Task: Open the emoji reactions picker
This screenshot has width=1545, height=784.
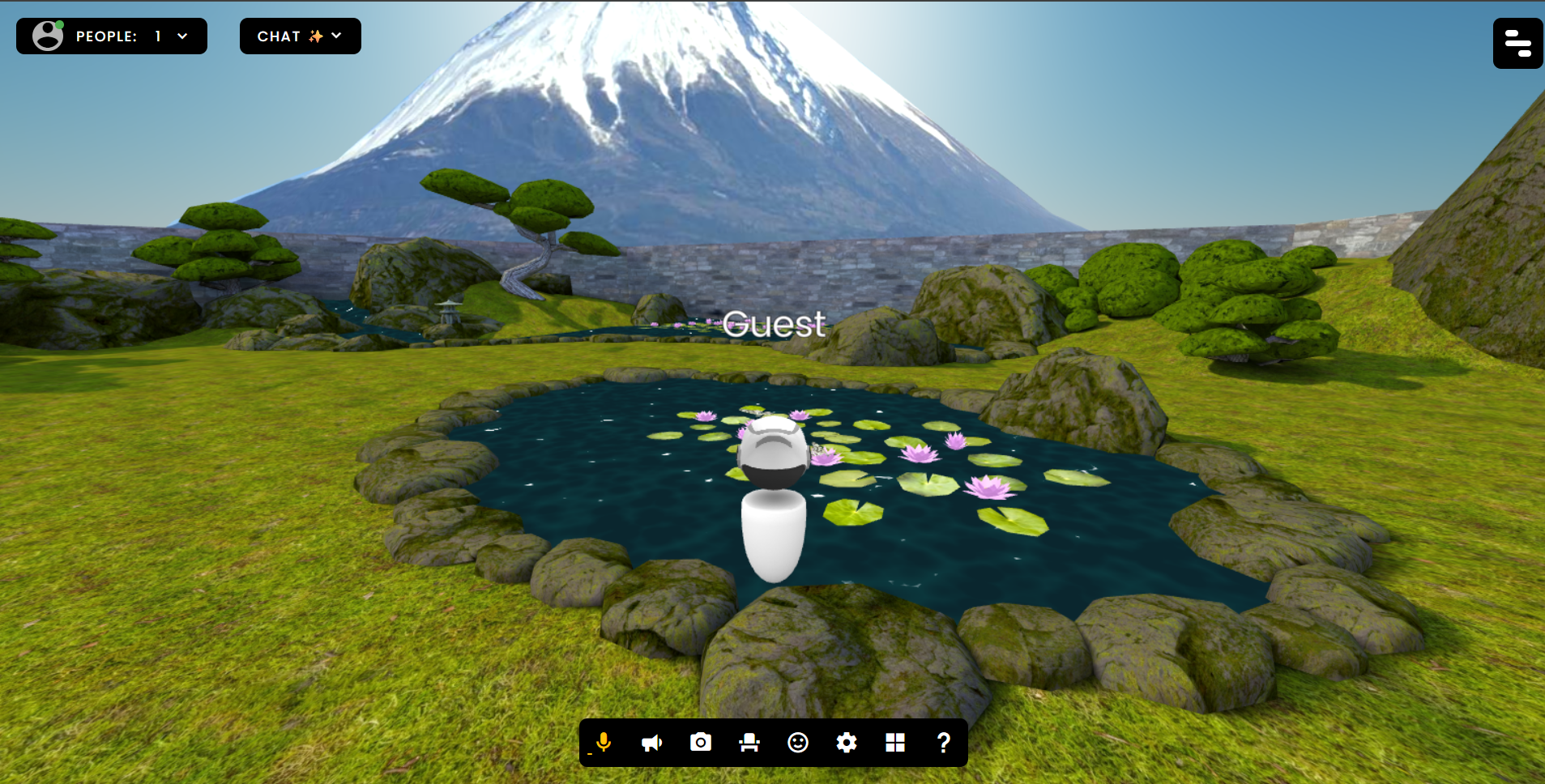Action: pos(798,743)
